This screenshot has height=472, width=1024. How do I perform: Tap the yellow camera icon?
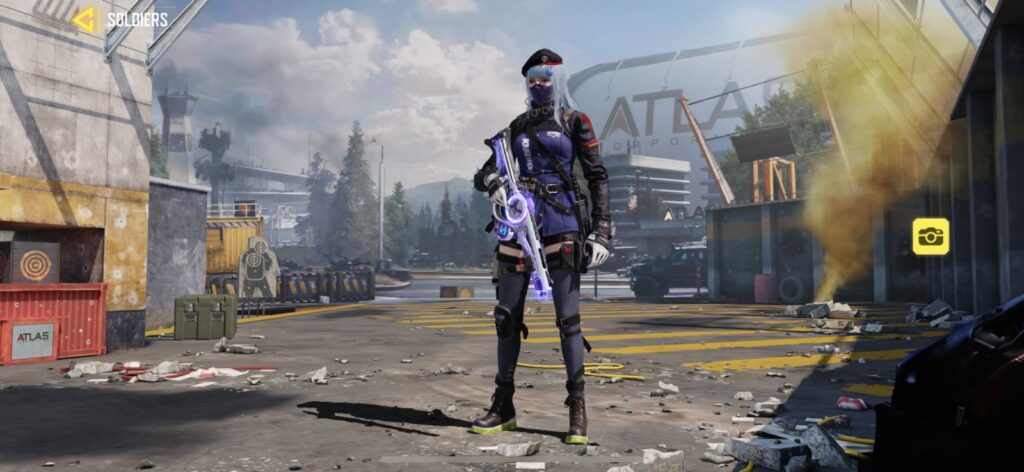[930, 236]
